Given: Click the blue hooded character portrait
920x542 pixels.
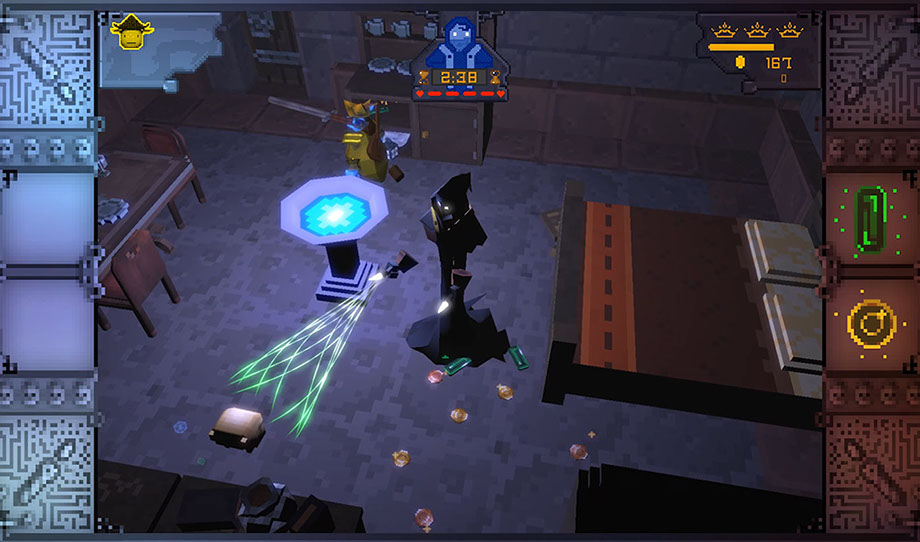Looking at the screenshot, I should coord(461,41).
